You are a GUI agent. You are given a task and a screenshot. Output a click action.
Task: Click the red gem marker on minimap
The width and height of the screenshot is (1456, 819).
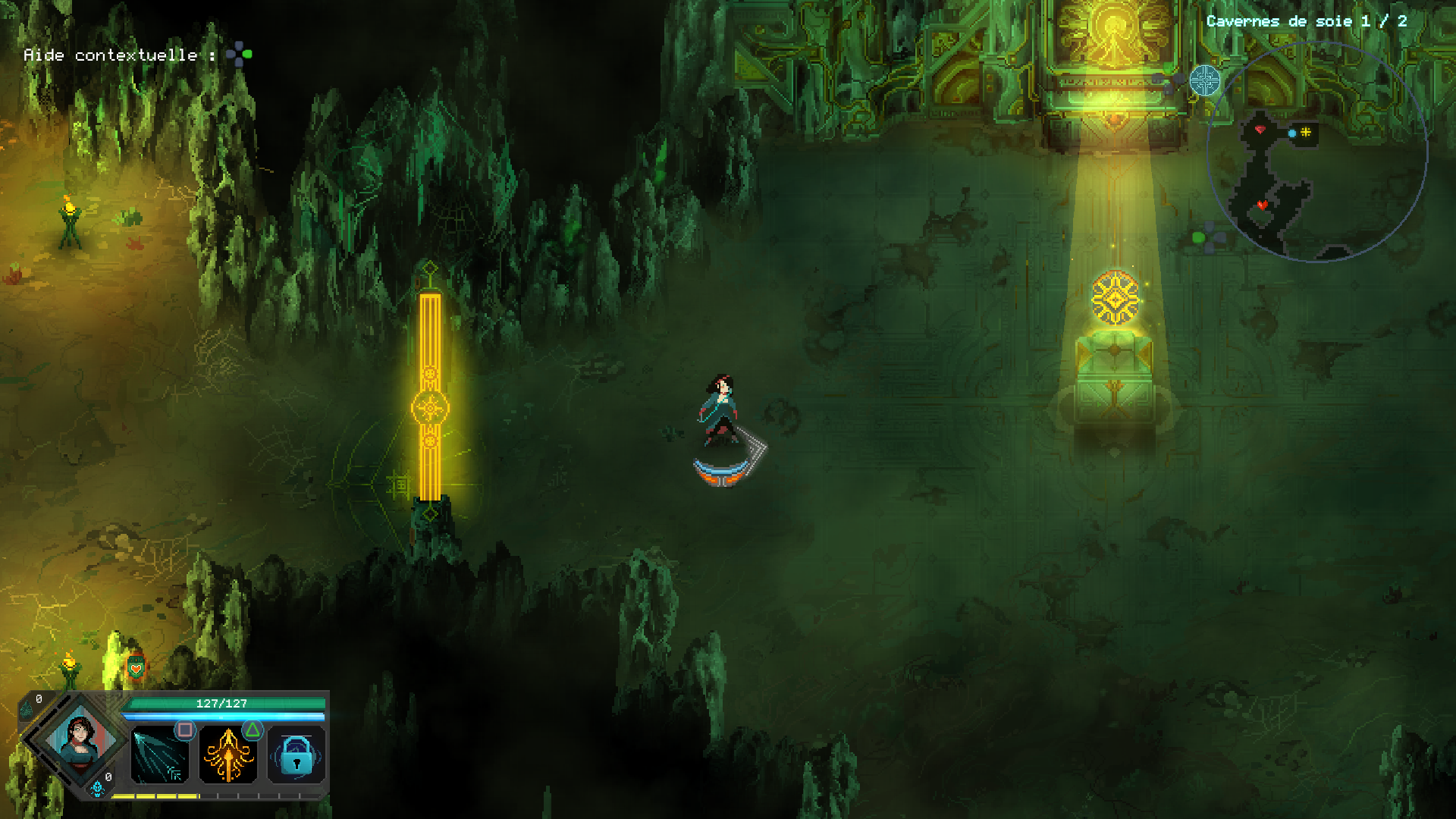(1260, 130)
